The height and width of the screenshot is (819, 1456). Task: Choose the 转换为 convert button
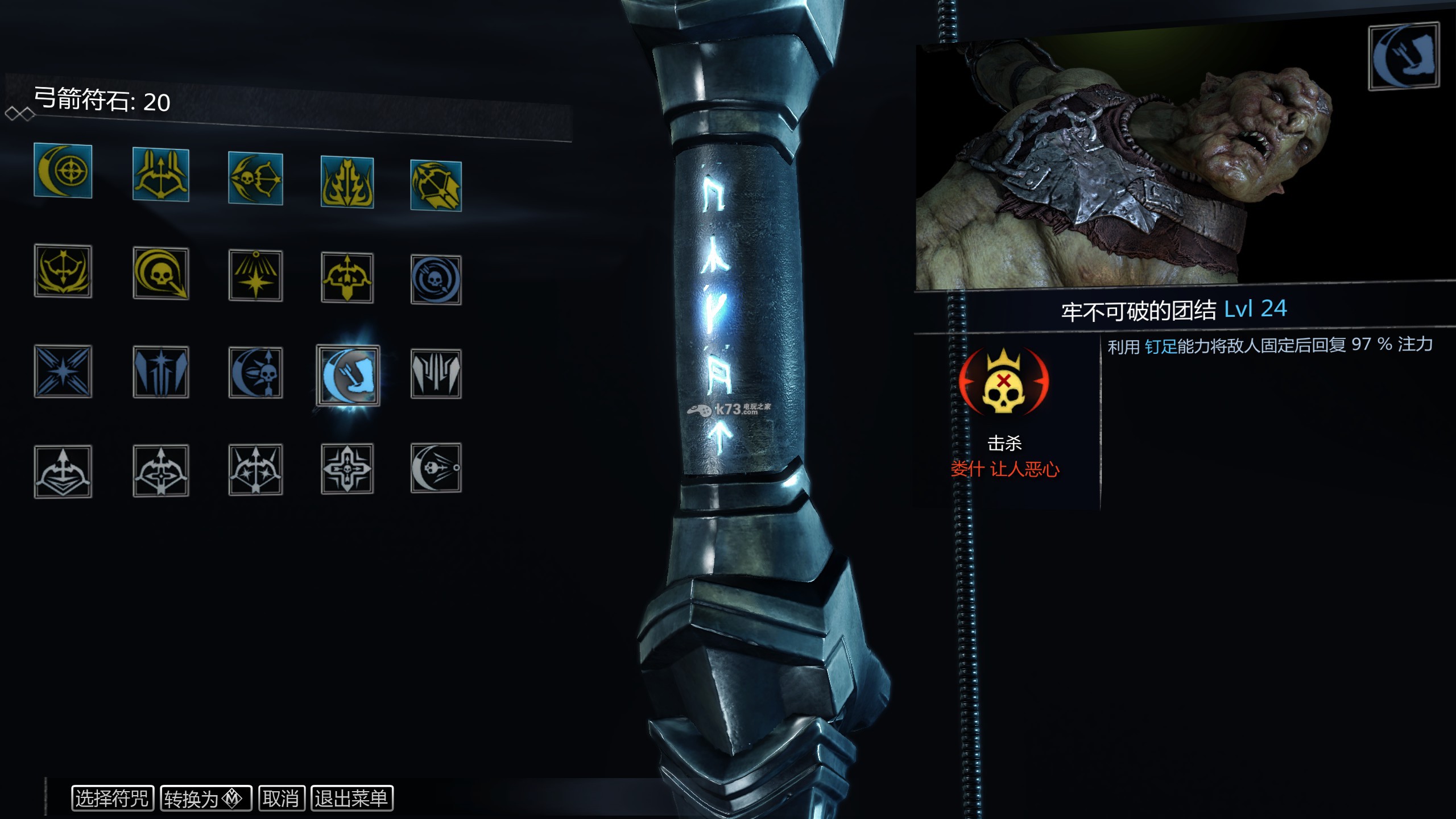[x=206, y=799]
